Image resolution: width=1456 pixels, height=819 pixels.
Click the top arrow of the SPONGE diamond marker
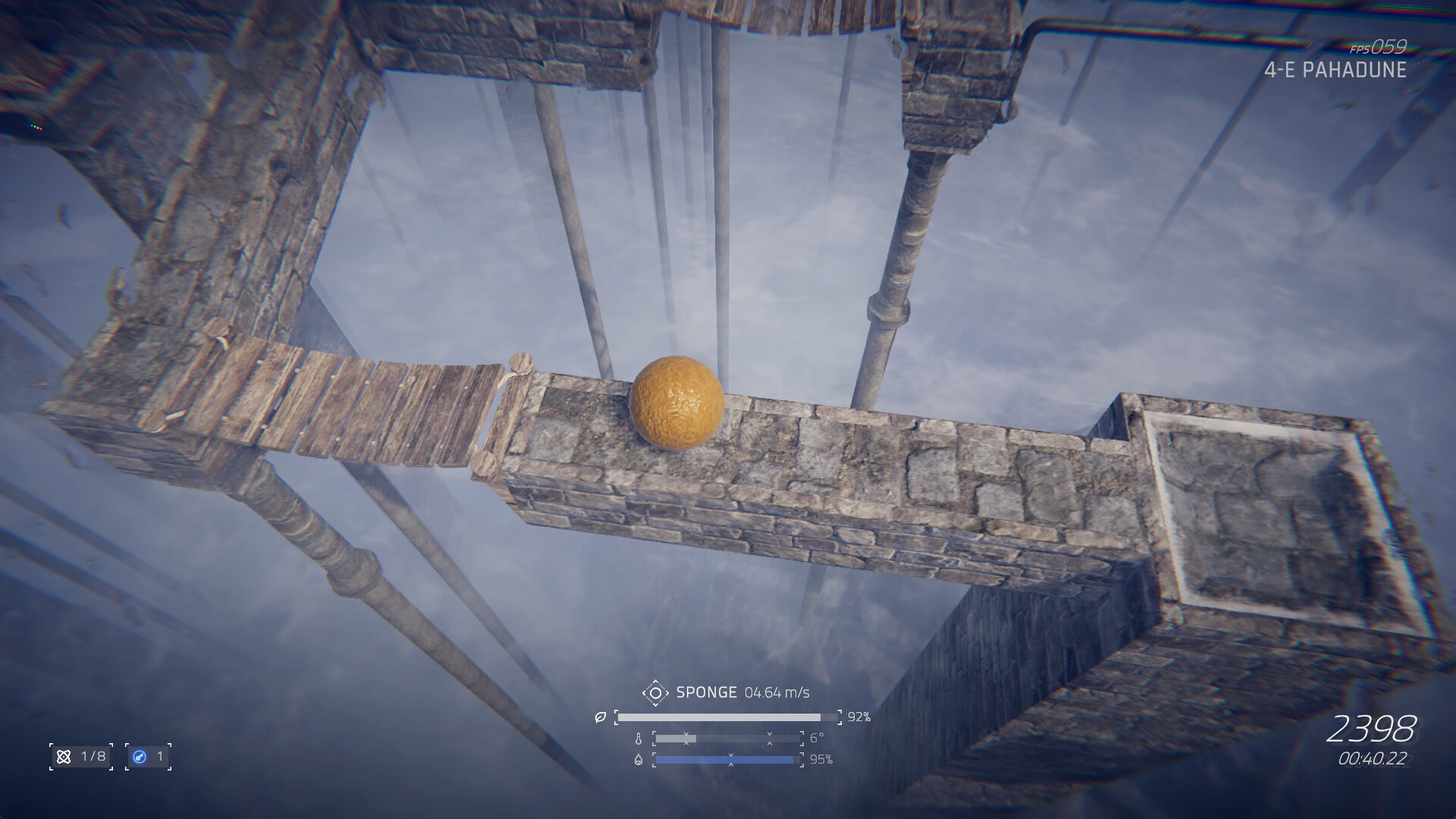coord(656,682)
